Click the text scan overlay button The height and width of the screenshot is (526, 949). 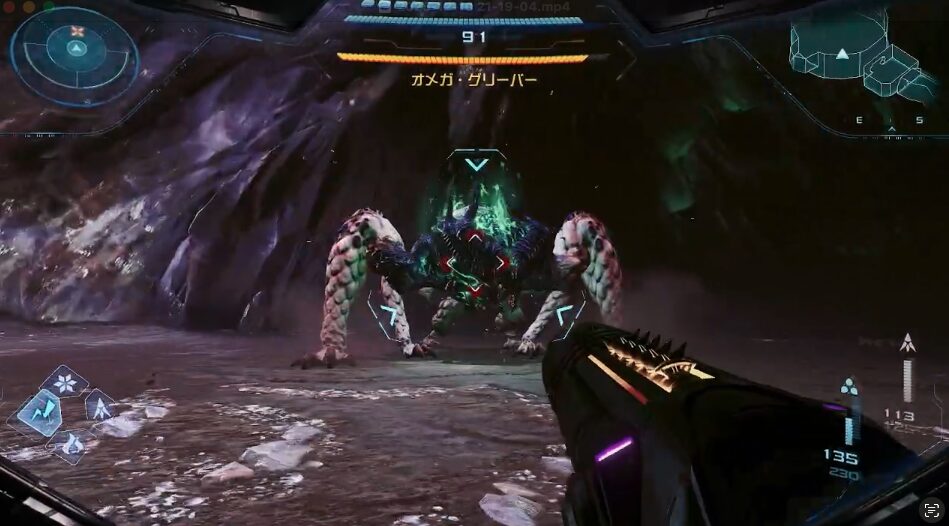tap(932, 508)
